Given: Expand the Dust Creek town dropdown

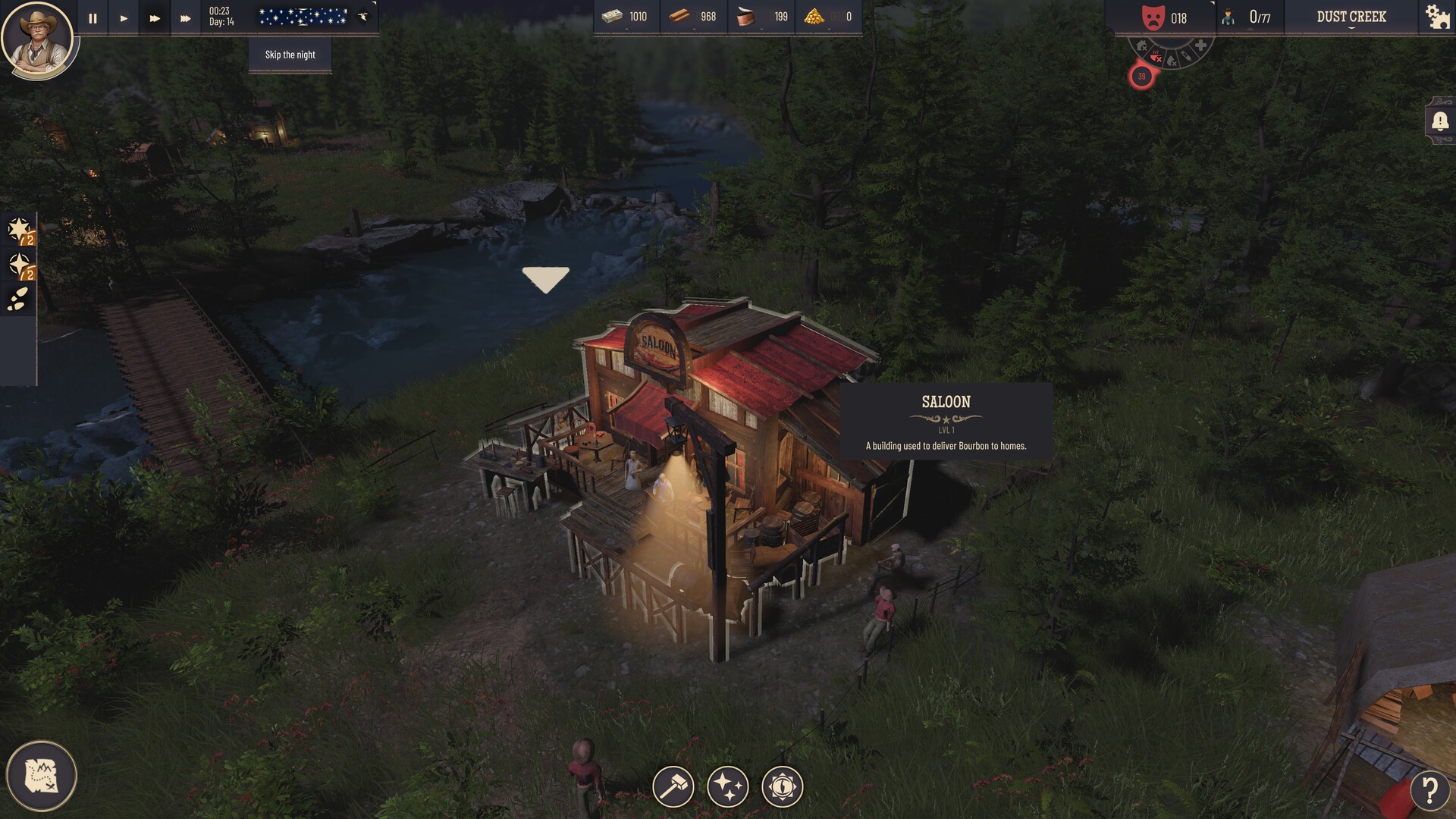Looking at the screenshot, I should (x=1351, y=17).
